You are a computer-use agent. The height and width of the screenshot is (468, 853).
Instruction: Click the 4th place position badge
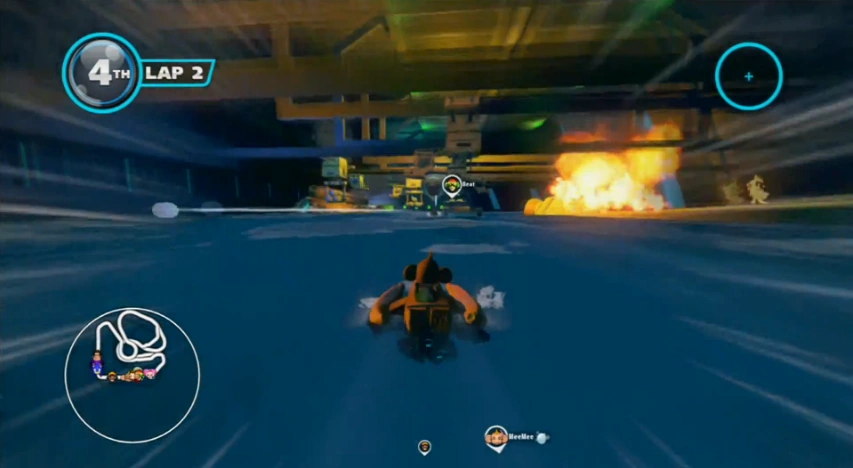coord(101,73)
